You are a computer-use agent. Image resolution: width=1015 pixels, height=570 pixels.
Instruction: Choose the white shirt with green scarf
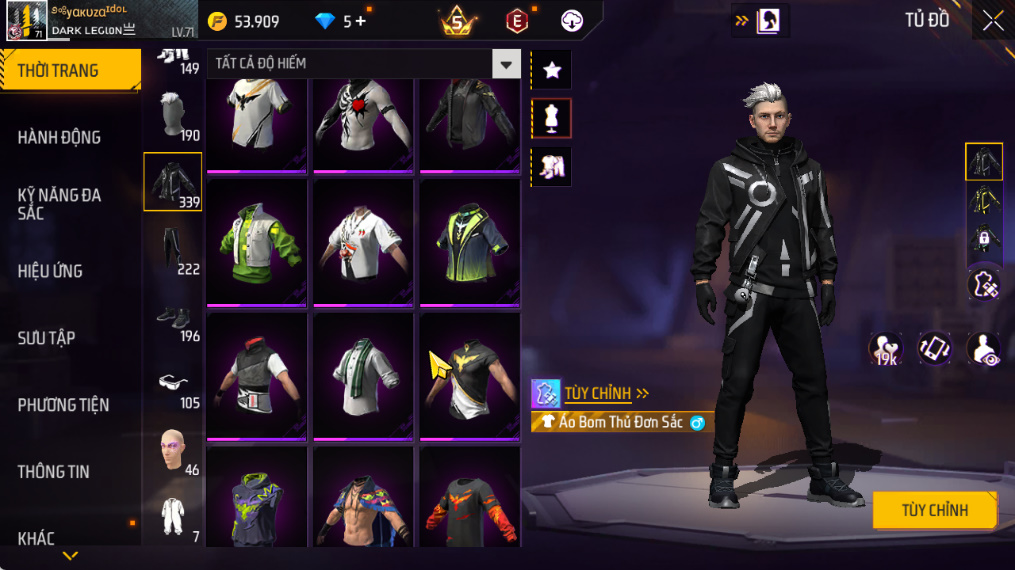click(363, 375)
